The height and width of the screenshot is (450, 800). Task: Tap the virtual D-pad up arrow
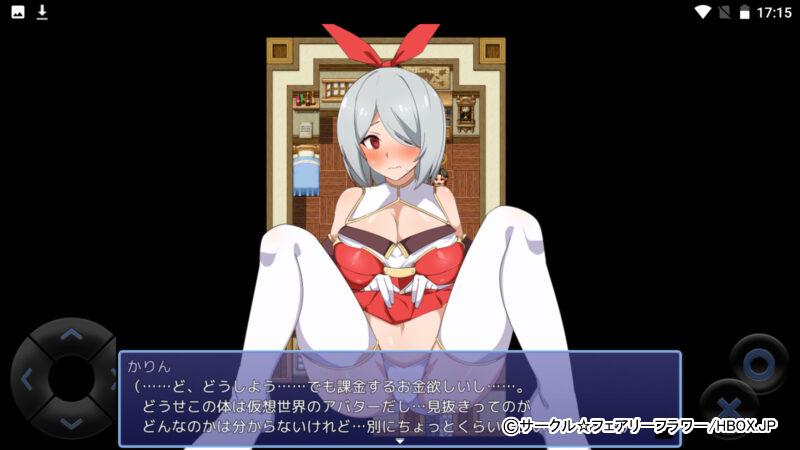click(71, 336)
